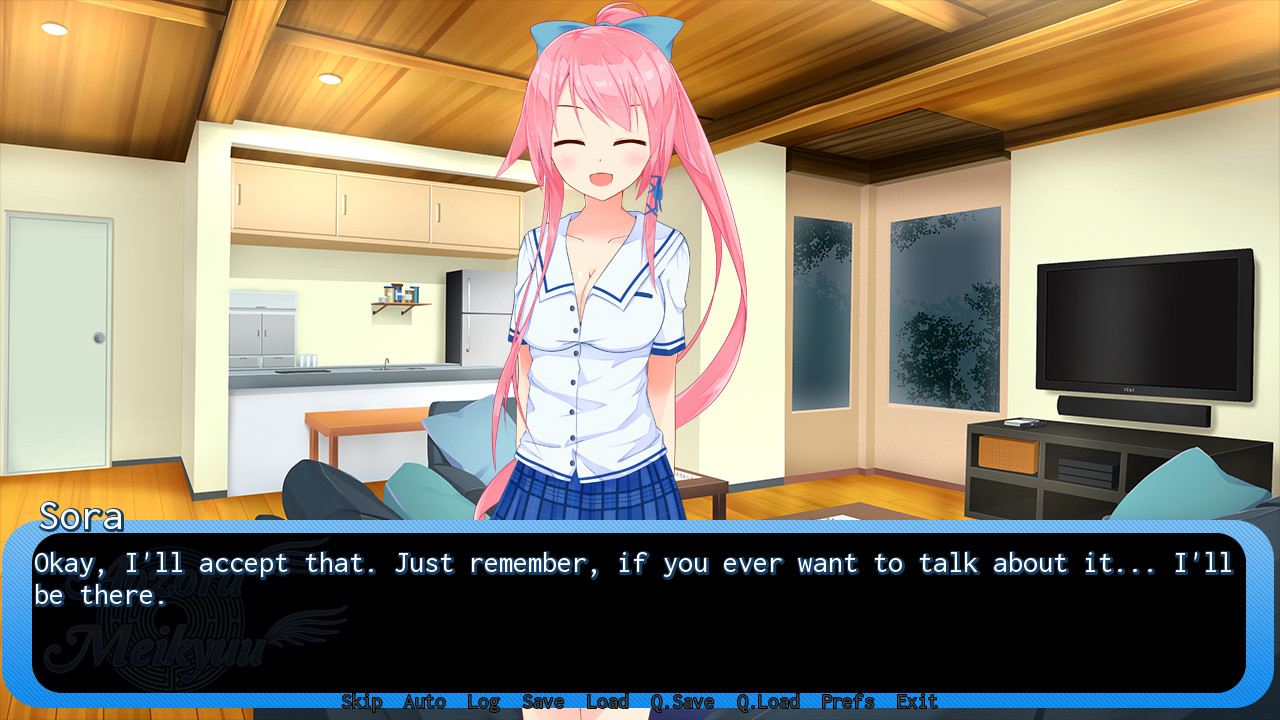The image size is (1280, 720).
Task: Toggle Auto text advance mode
Action: (423, 701)
